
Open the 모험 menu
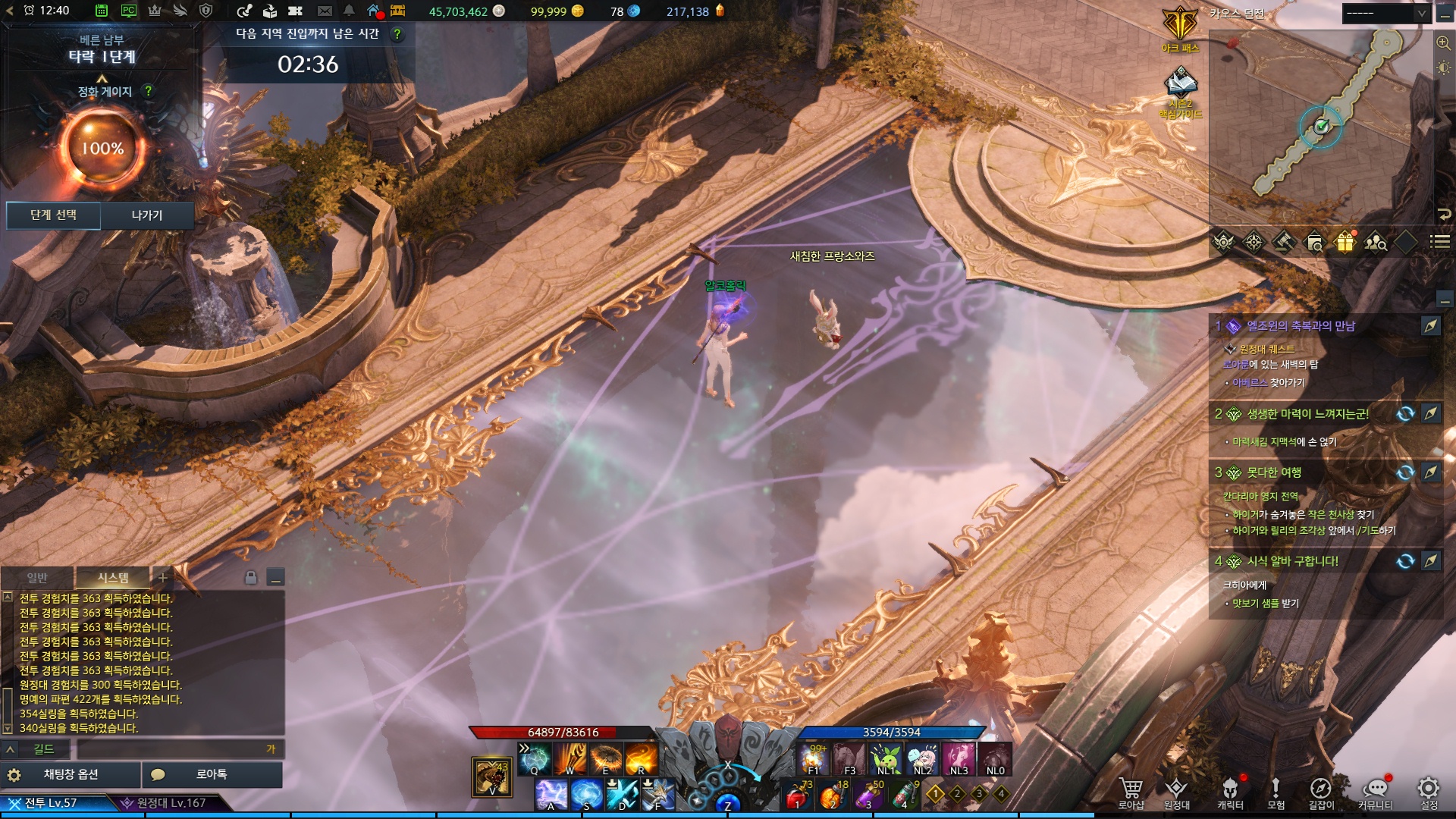click(1276, 792)
